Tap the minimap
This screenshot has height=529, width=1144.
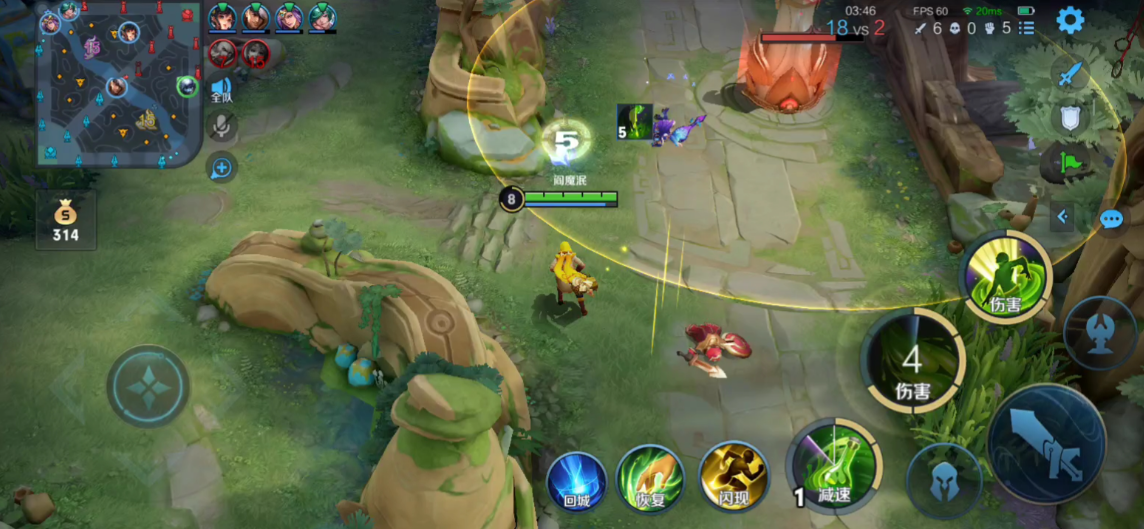coord(118,84)
